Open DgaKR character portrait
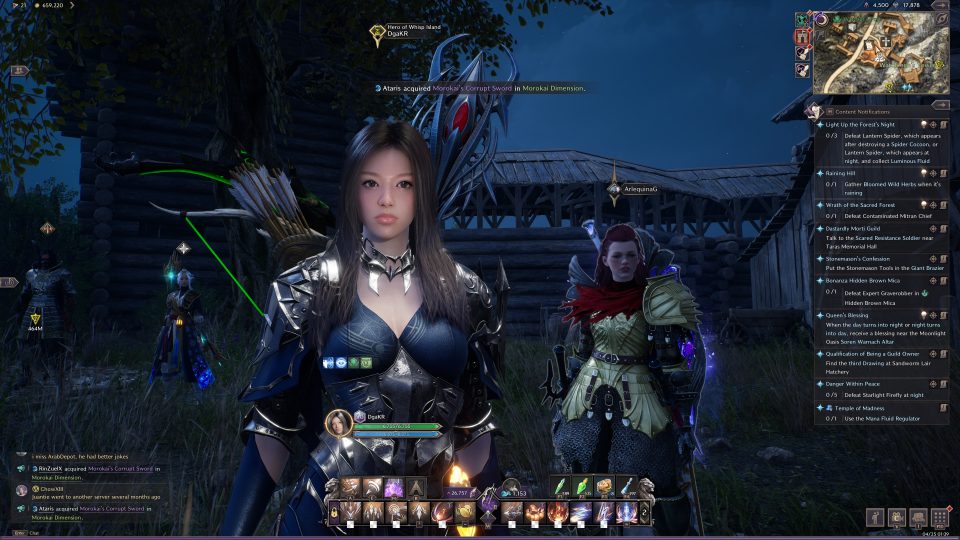This screenshot has width=960, height=540. [340, 422]
